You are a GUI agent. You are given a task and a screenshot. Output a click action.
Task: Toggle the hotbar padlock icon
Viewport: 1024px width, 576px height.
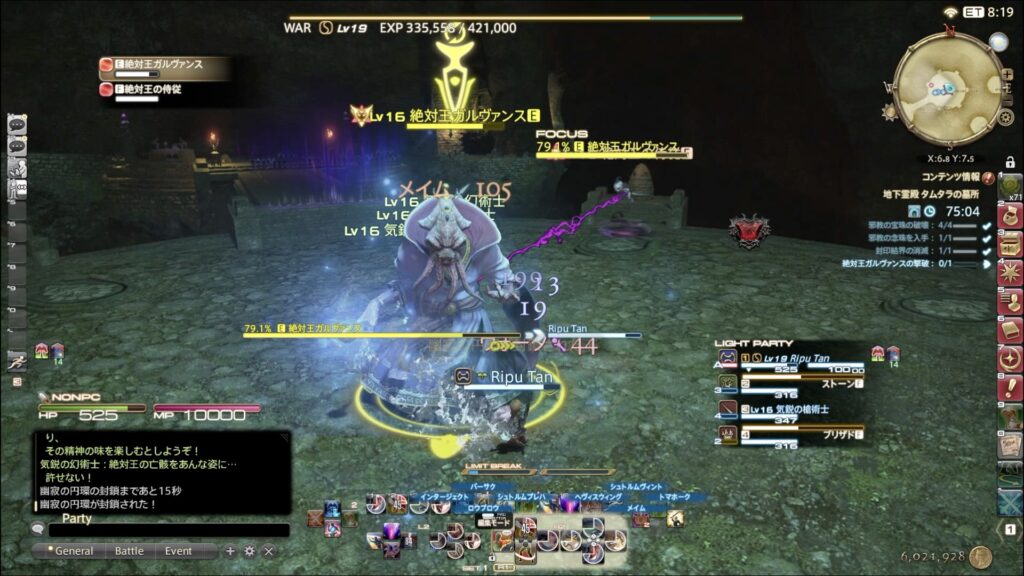1010,162
